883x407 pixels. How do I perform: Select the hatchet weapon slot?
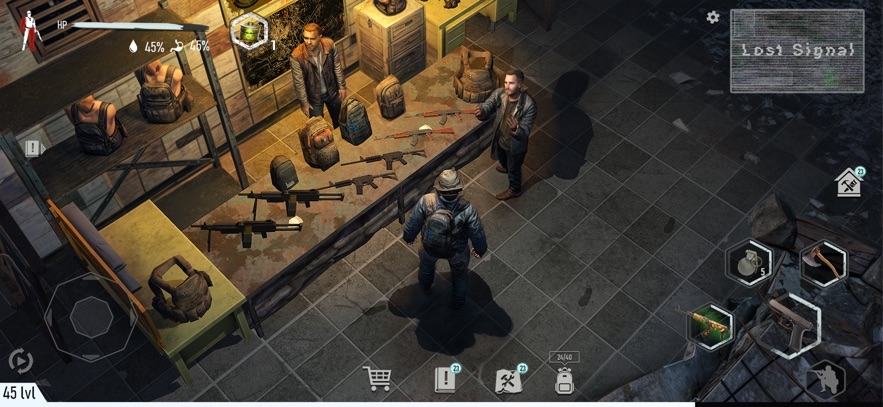823,264
